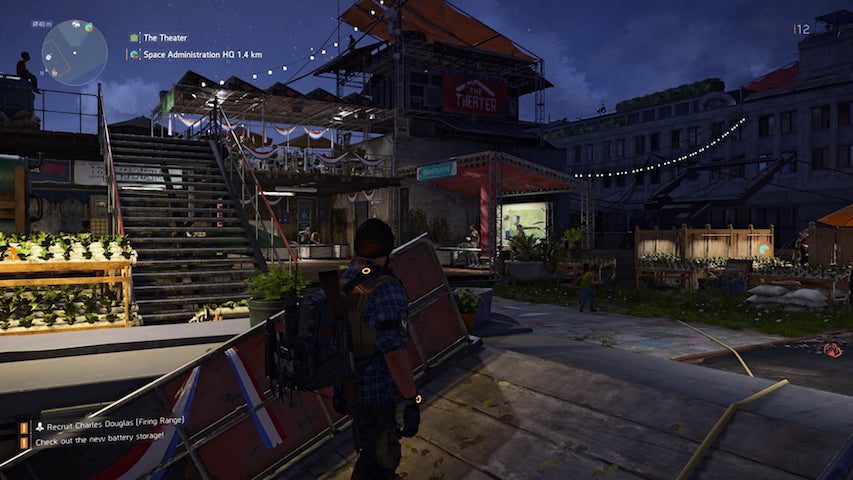
Task: Click the red skull marker icon
Action: 831,349
